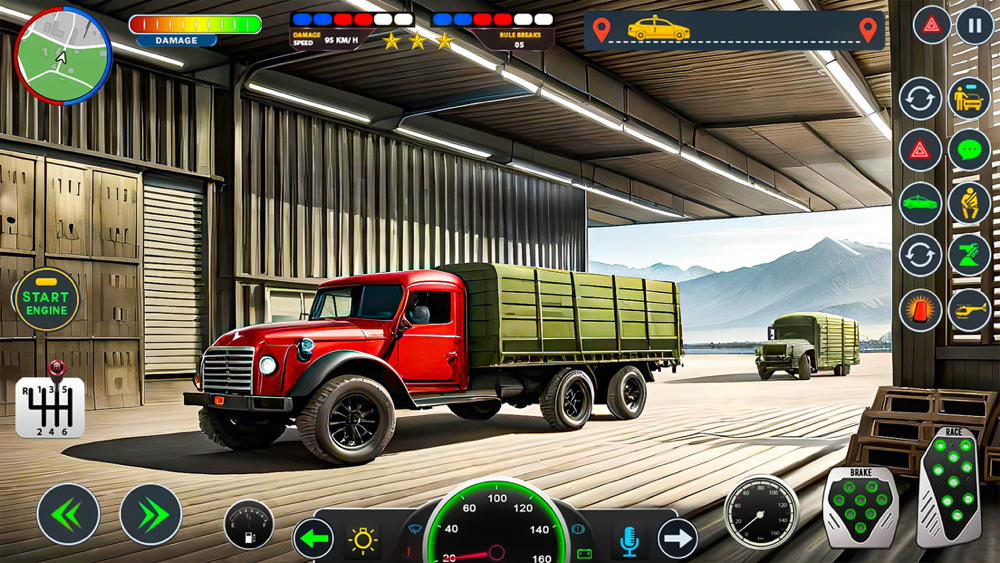Tap the blue microphone button
1000x563 pixels.
(628, 541)
